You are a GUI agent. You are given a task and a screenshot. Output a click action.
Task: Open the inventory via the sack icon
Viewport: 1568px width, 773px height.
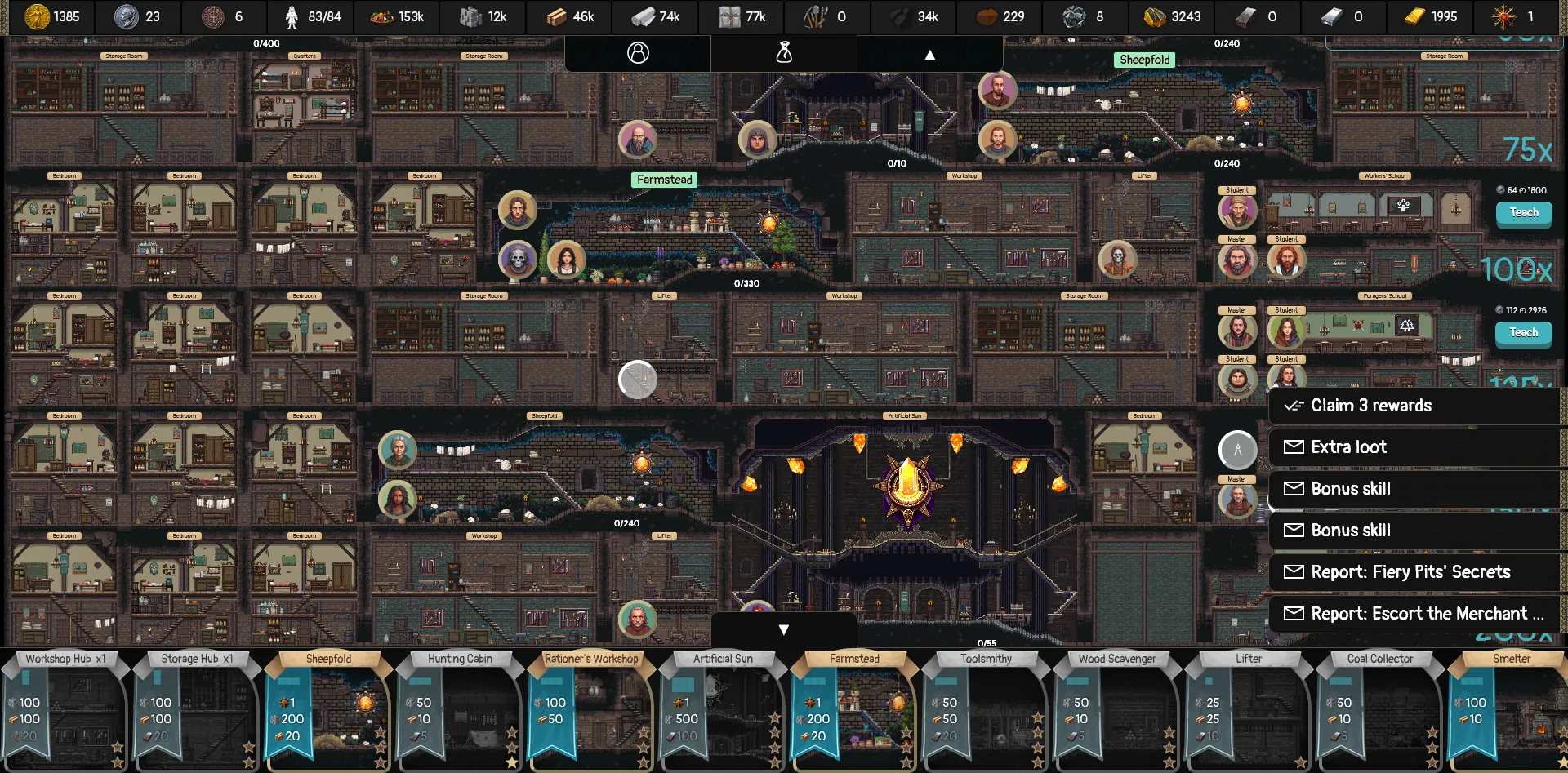pos(784,52)
